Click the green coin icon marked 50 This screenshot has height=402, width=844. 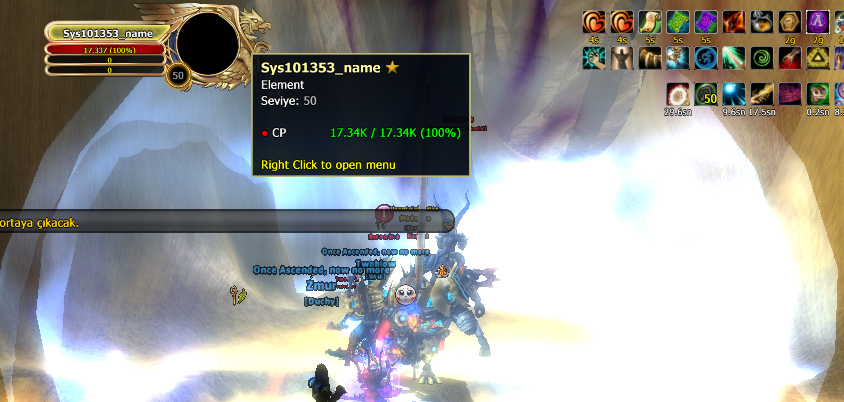[x=706, y=95]
